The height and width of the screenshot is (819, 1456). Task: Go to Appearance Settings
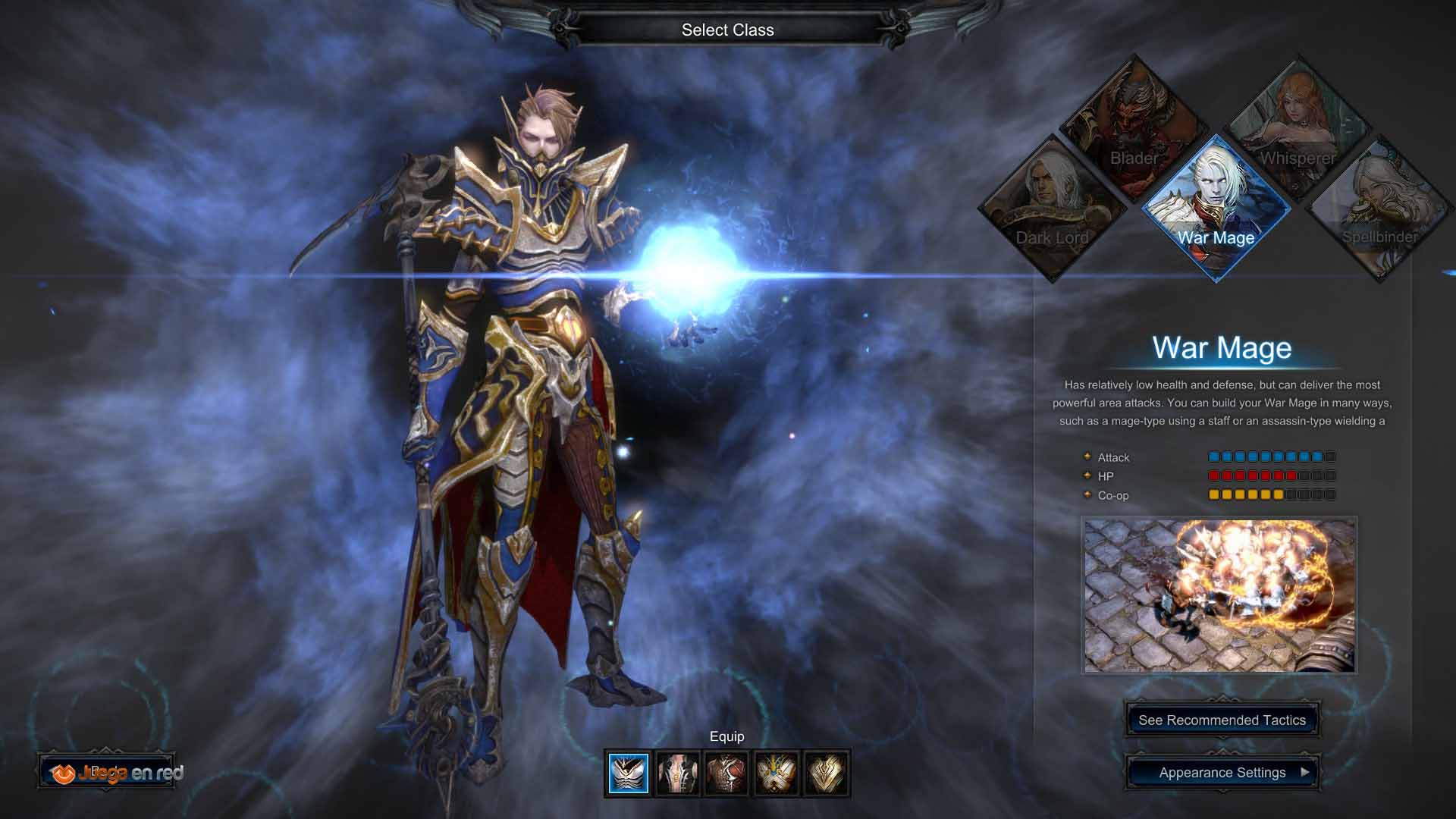point(1222,773)
